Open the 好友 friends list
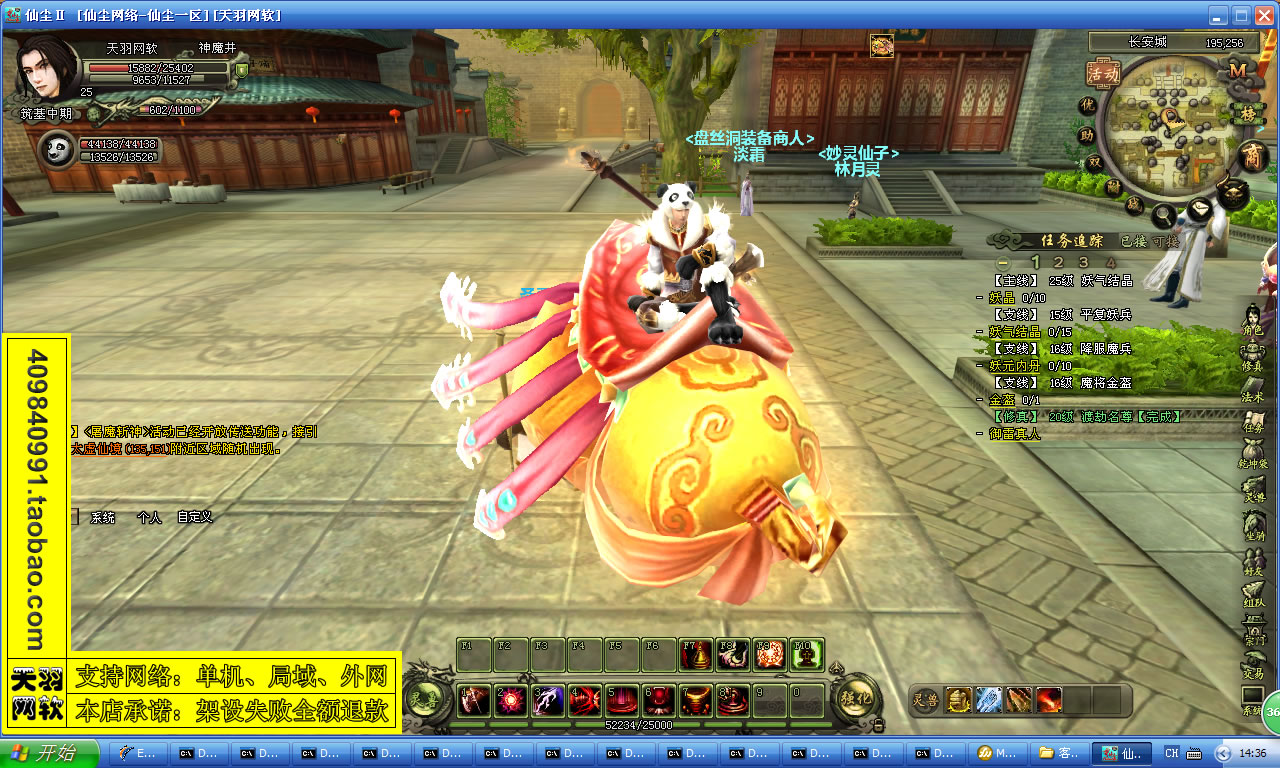This screenshot has height=768, width=1280. 1253,560
